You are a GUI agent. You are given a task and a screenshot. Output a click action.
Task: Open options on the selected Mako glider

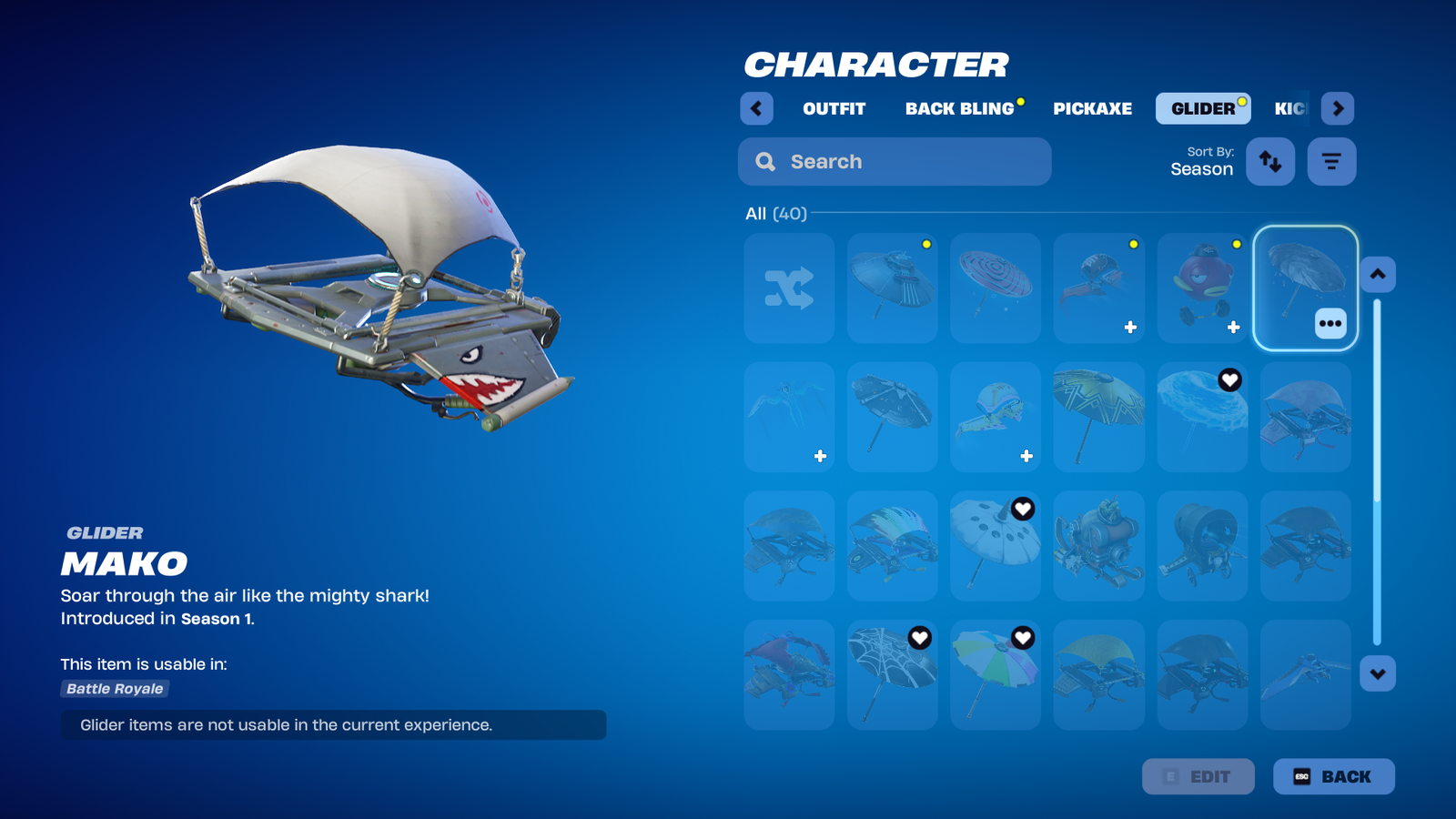click(1330, 323)
